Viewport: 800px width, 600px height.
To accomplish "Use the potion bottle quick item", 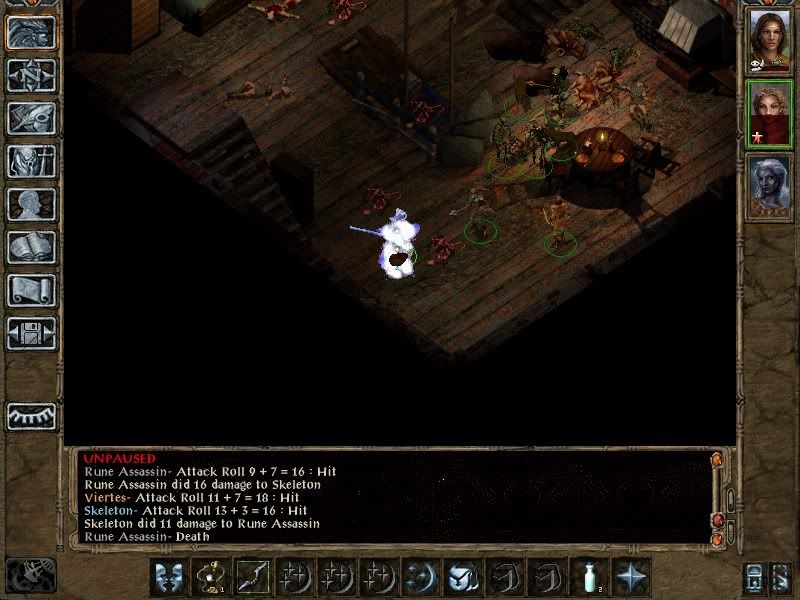I will coord(589,577).
